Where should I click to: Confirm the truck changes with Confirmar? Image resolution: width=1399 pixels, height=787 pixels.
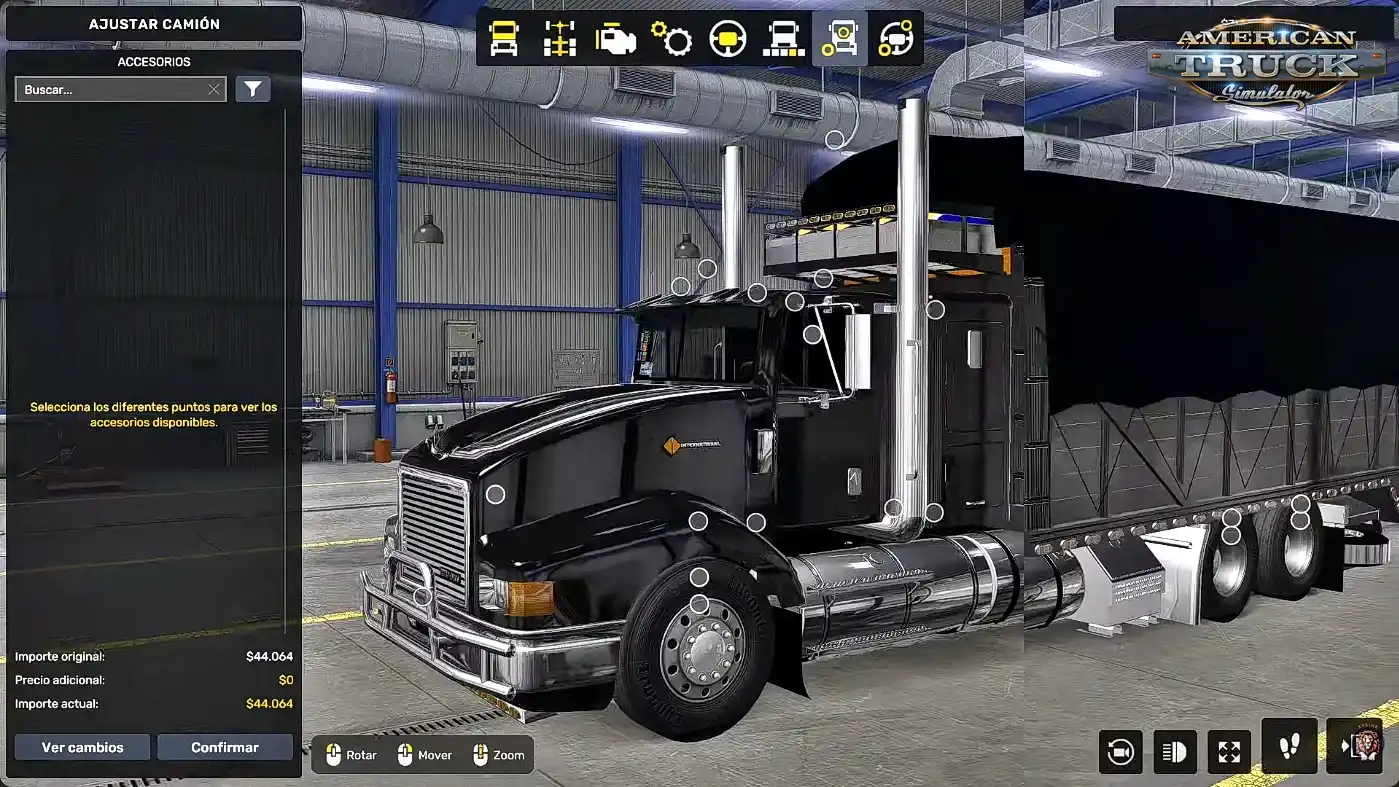click(225, 747)
